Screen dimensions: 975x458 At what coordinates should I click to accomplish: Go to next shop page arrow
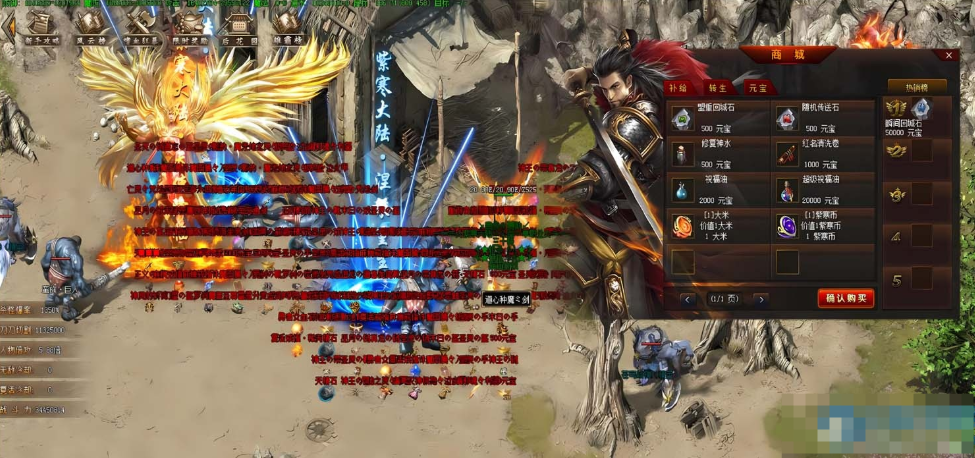[761, 299]
